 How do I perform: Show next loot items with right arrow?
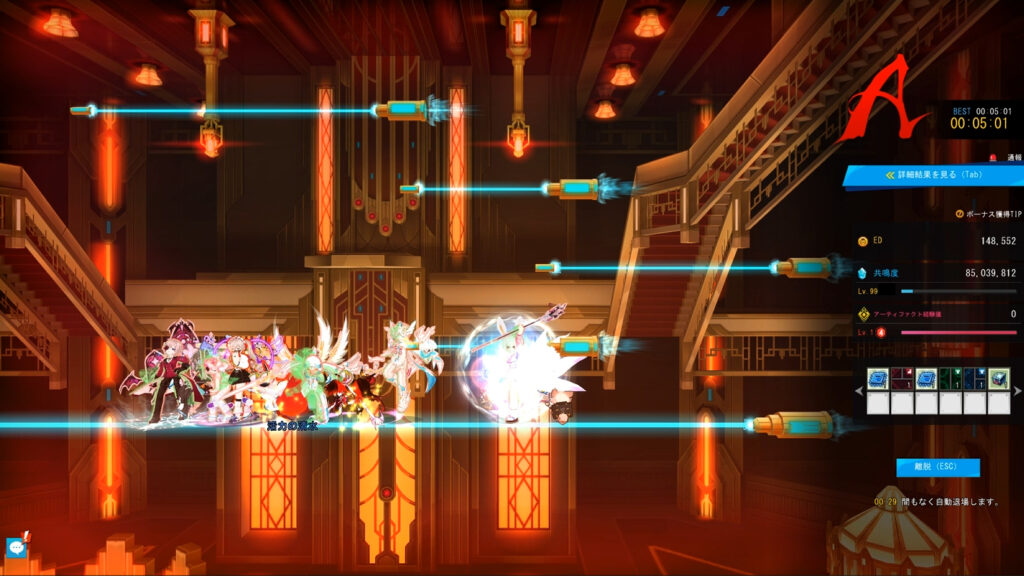[x=1016, y=390]
